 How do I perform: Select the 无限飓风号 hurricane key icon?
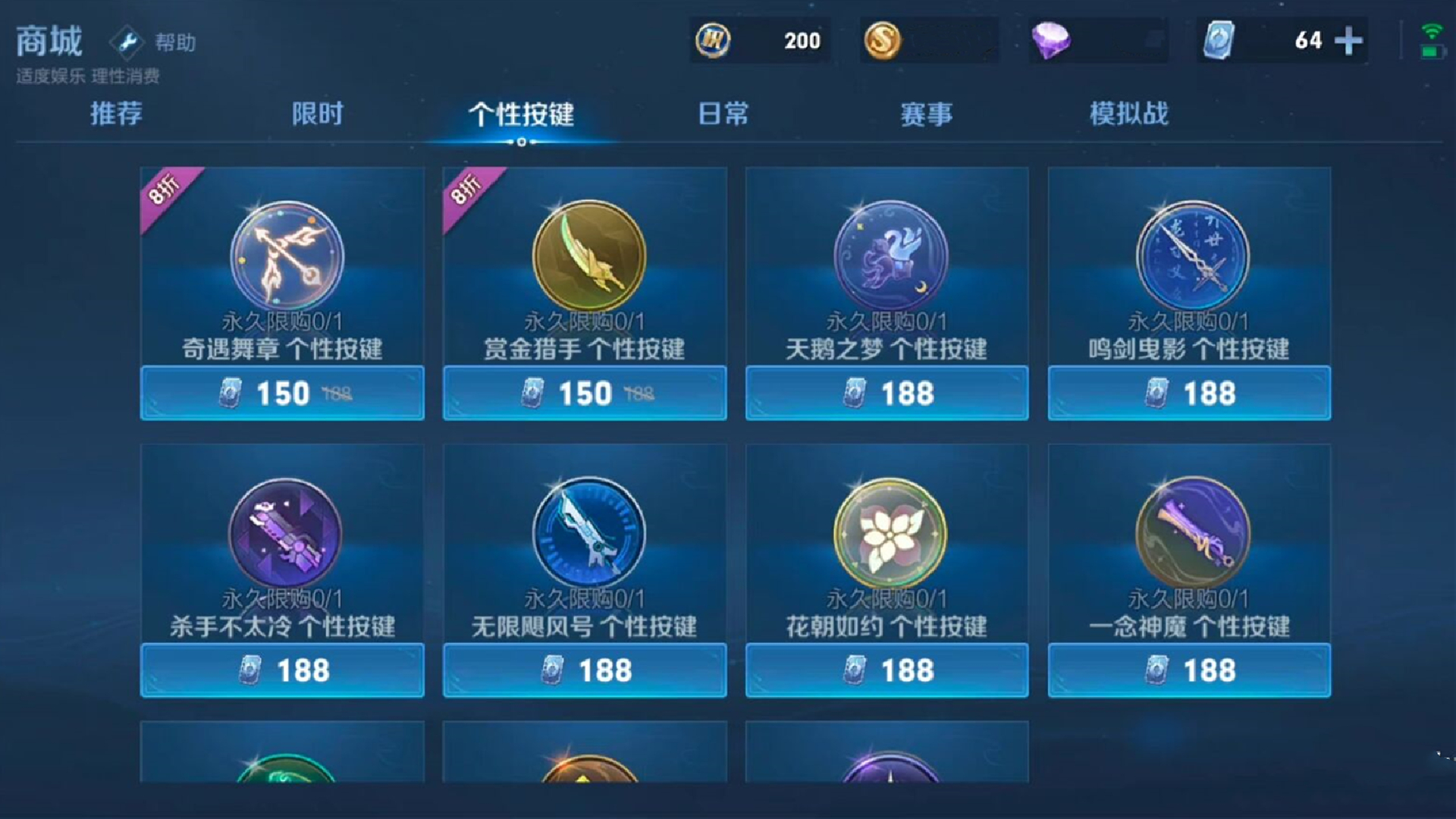(x=584, y=533)
